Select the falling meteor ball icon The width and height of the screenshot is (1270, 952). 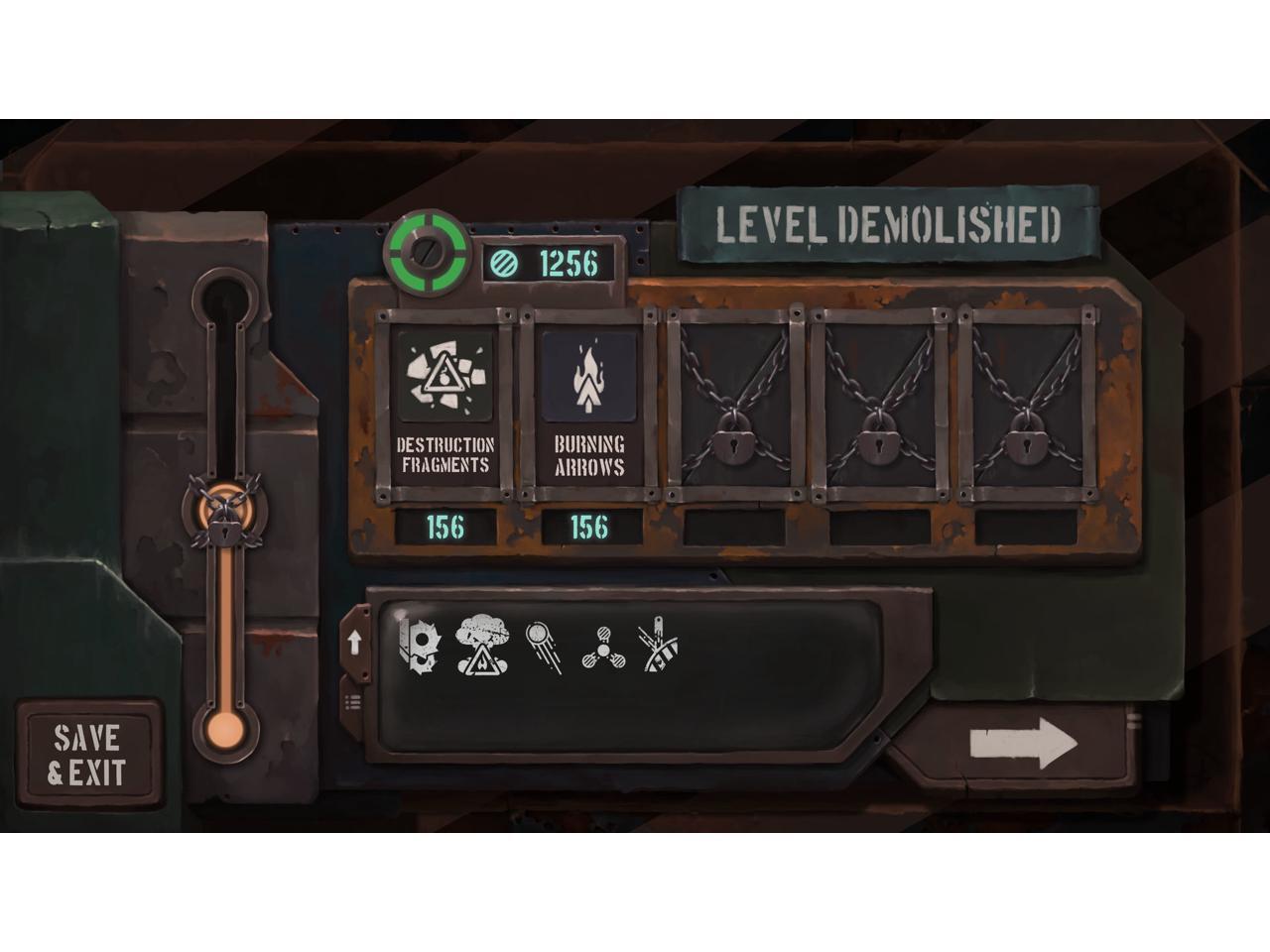coord(544,646)
